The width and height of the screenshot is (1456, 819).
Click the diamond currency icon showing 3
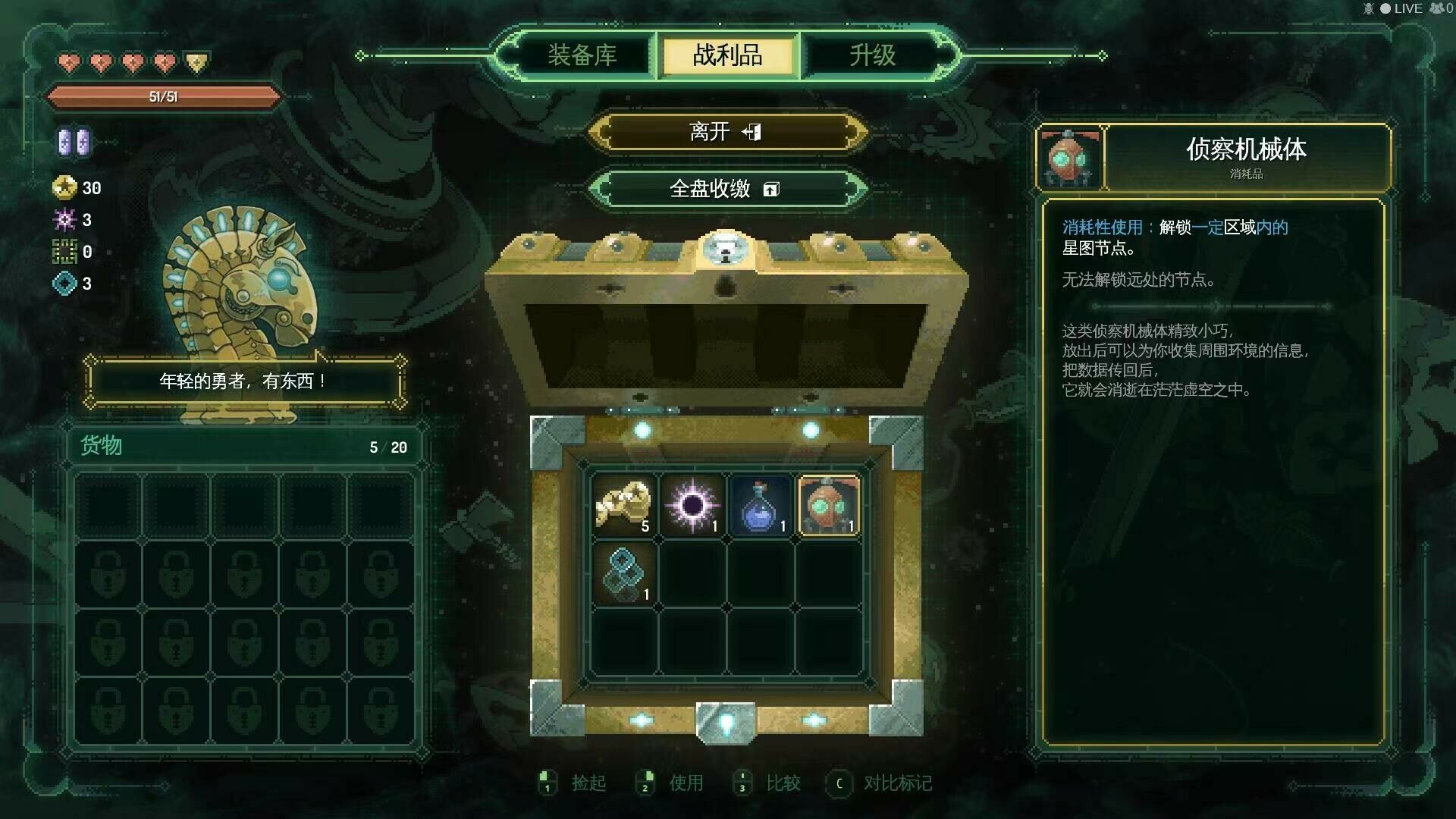point(65,284)
